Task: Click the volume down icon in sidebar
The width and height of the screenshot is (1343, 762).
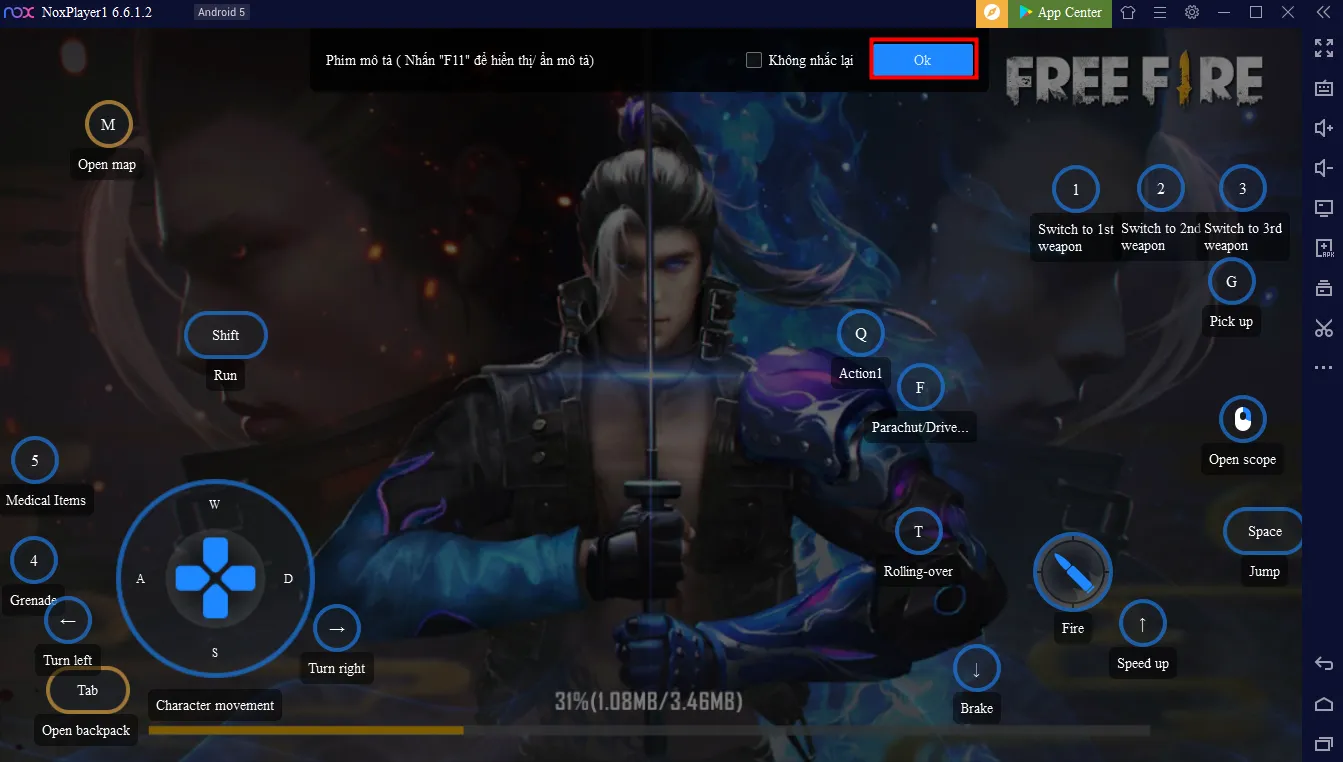Action: [1323, 167]
